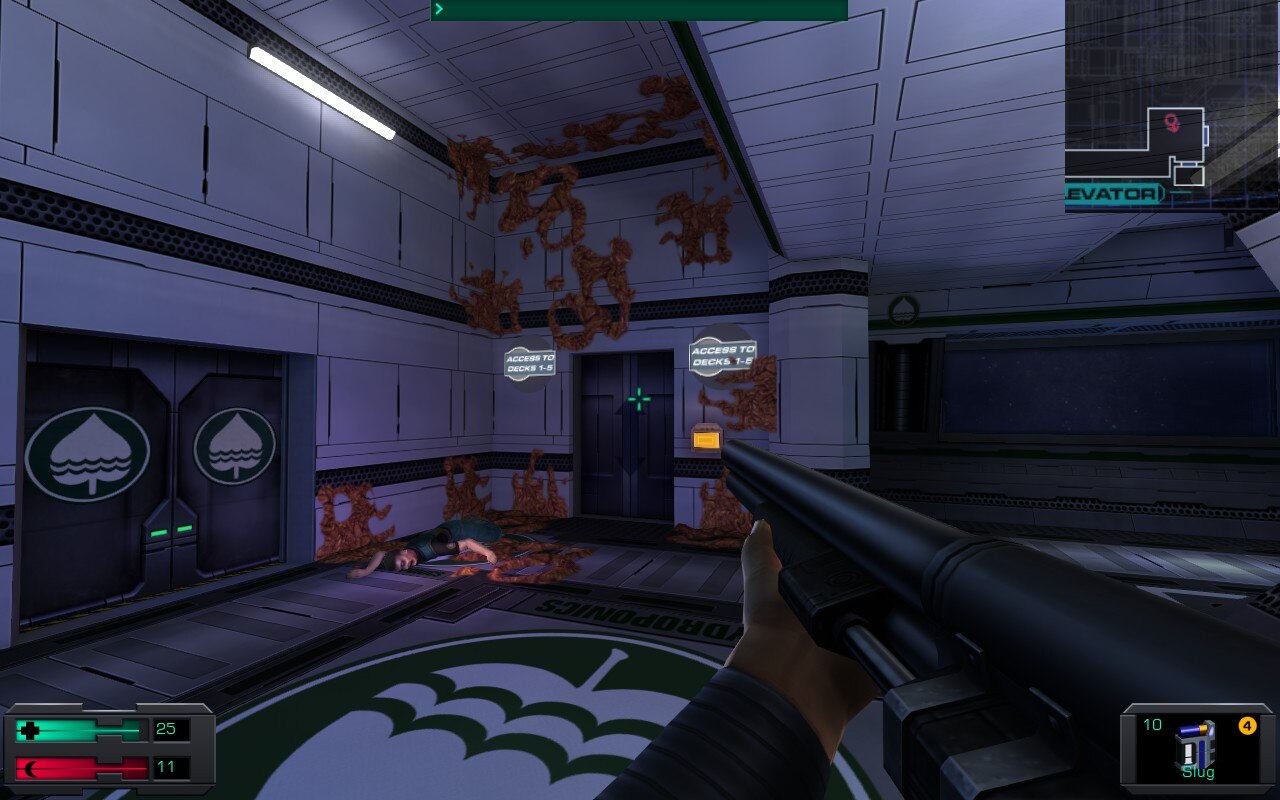Click the ammo count showing 10
Image resolution: width=1280 pixels, height=800 pixels.
1153,724
